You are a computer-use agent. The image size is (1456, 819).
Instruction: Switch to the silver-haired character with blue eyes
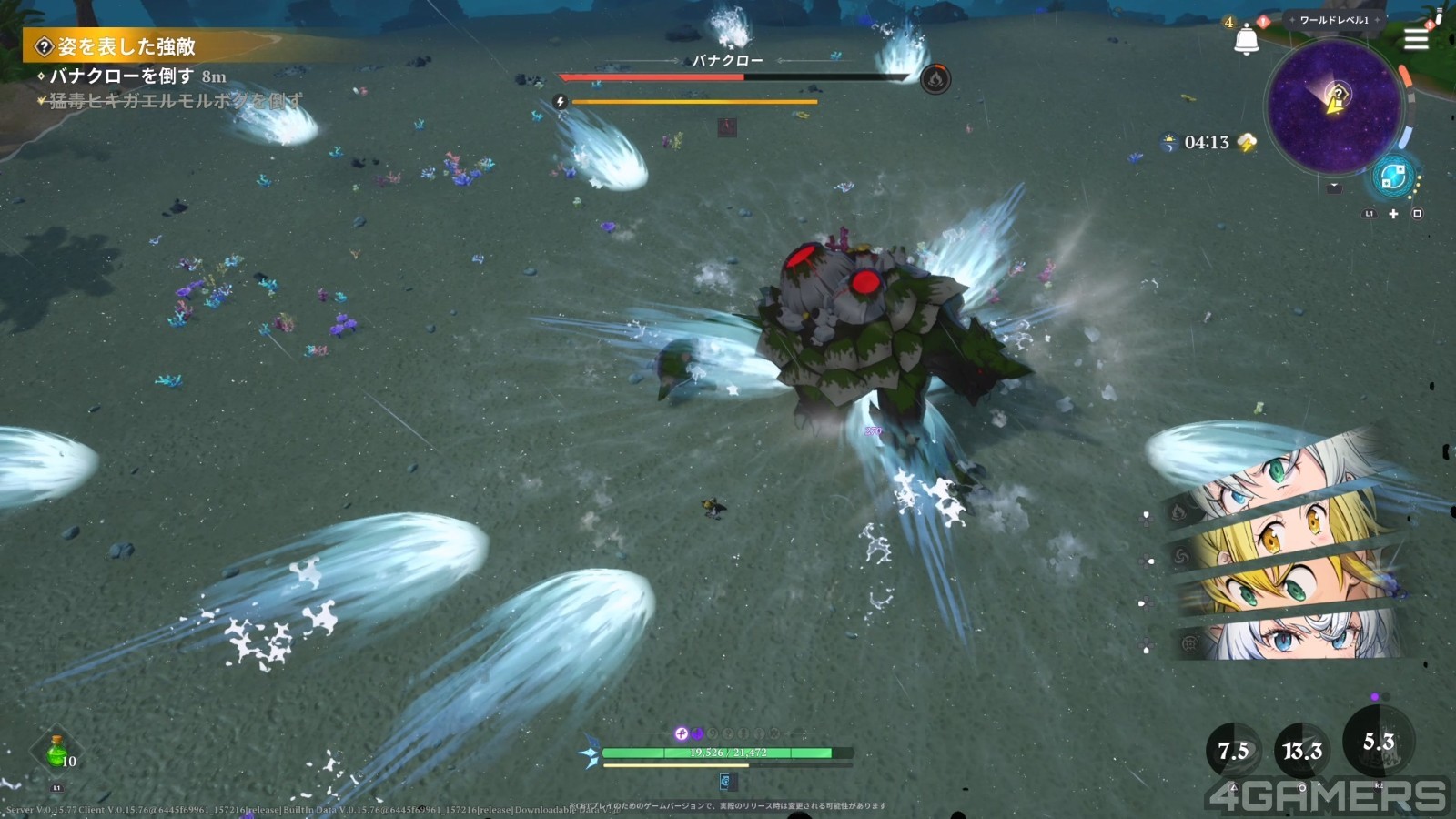click(1292, 634)
